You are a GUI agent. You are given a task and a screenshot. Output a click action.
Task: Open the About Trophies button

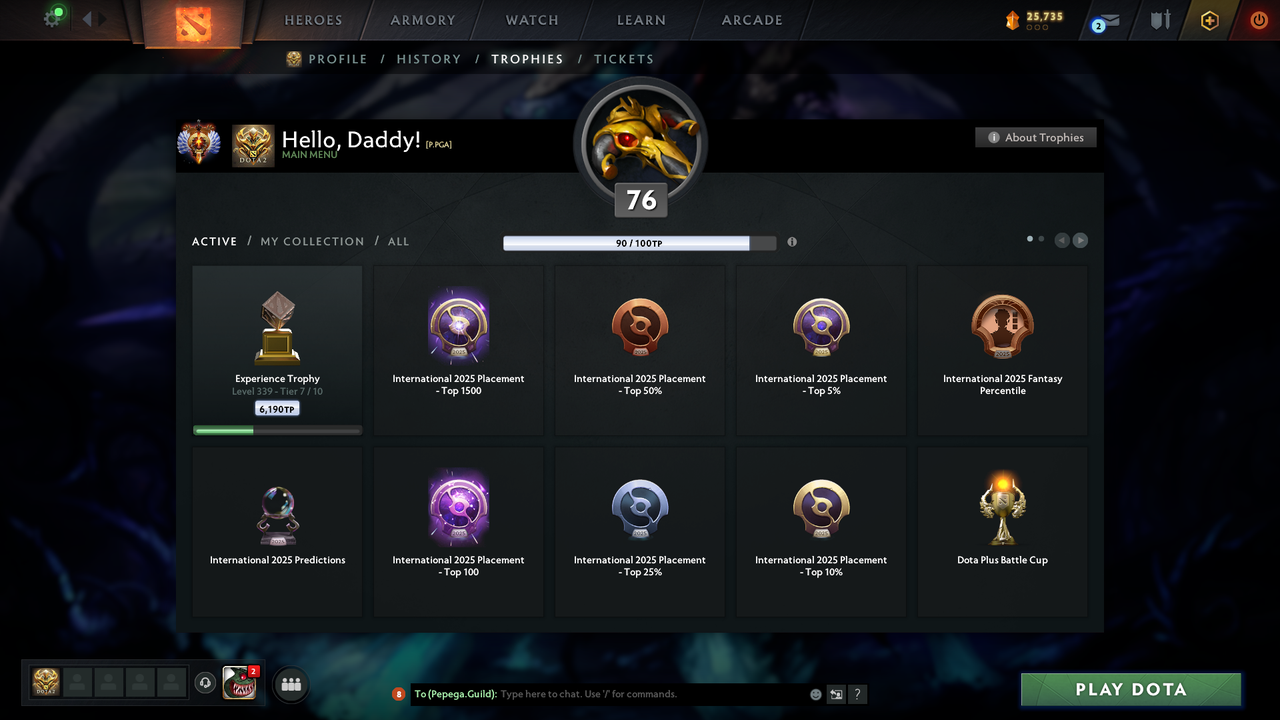point(1035,137)
